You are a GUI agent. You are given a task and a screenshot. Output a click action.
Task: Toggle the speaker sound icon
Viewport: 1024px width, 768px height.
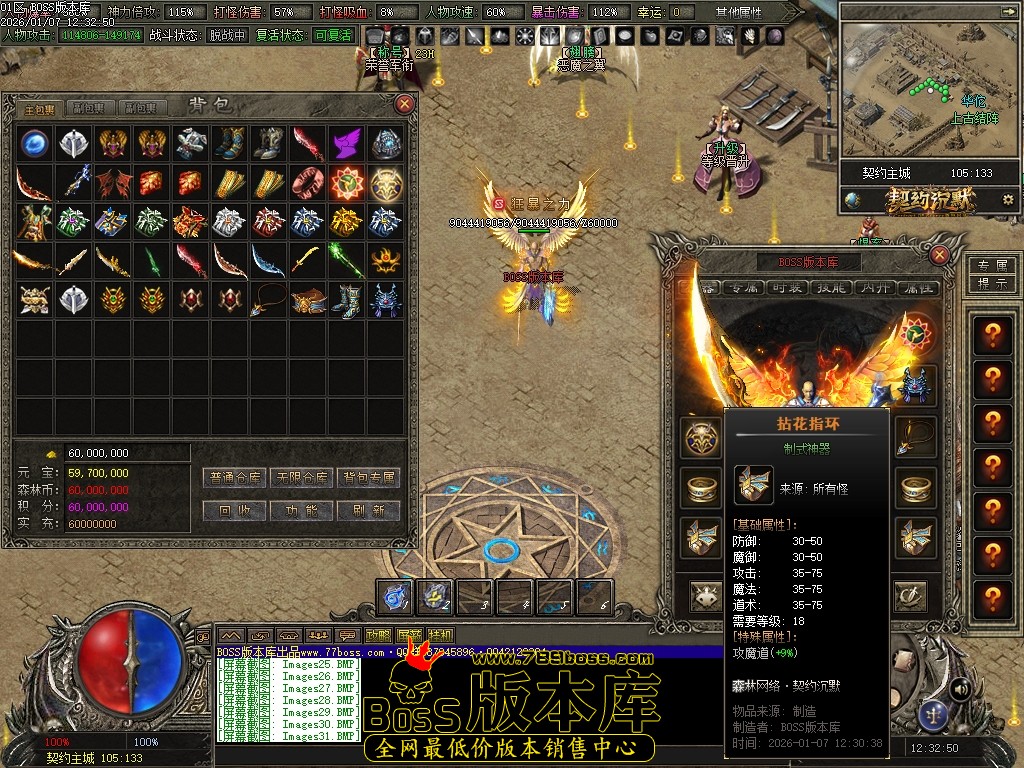point(960,689)
